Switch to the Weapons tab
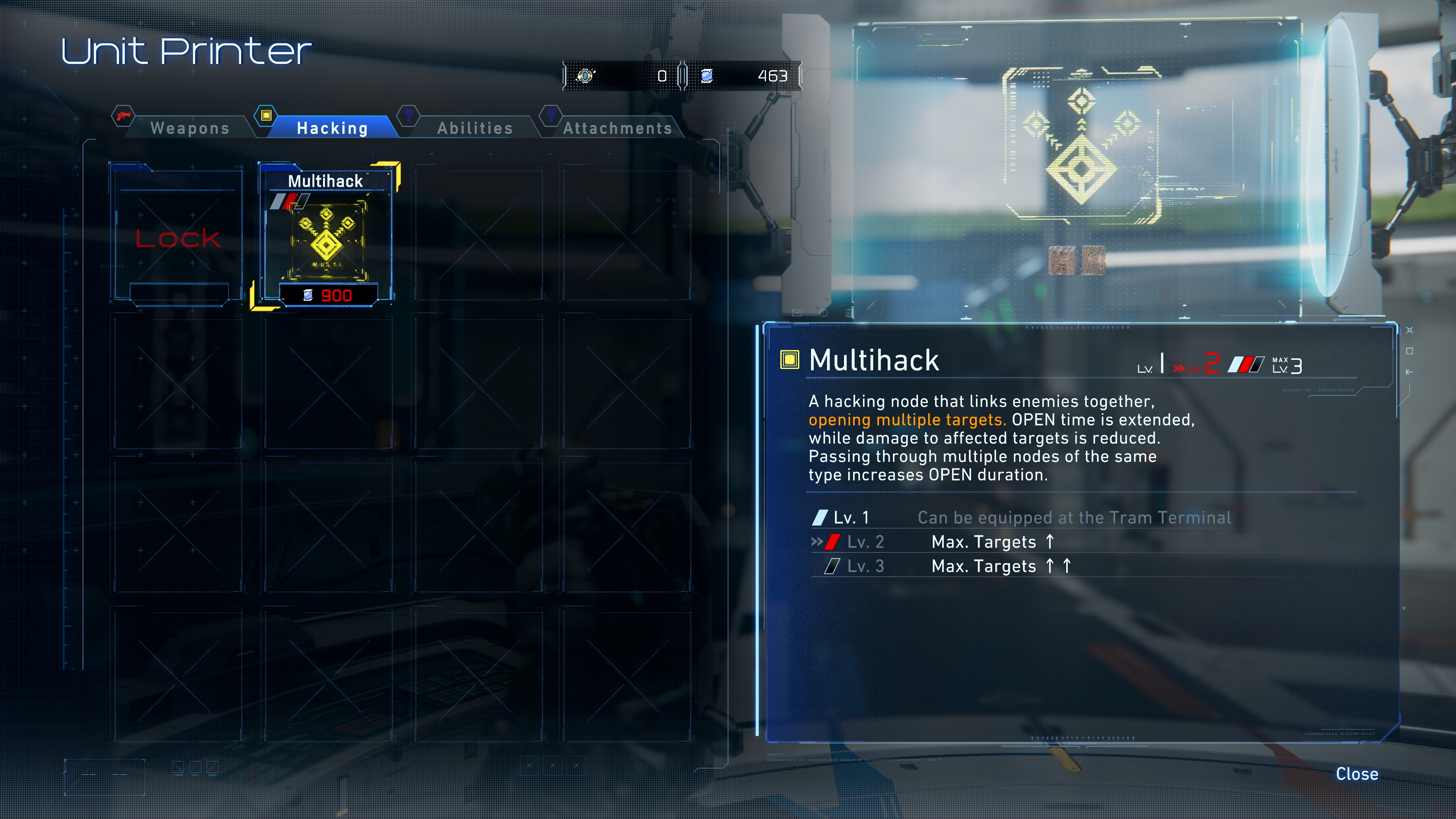The width and height of the screenshot is (1456, 819). (x=189, y=128)
